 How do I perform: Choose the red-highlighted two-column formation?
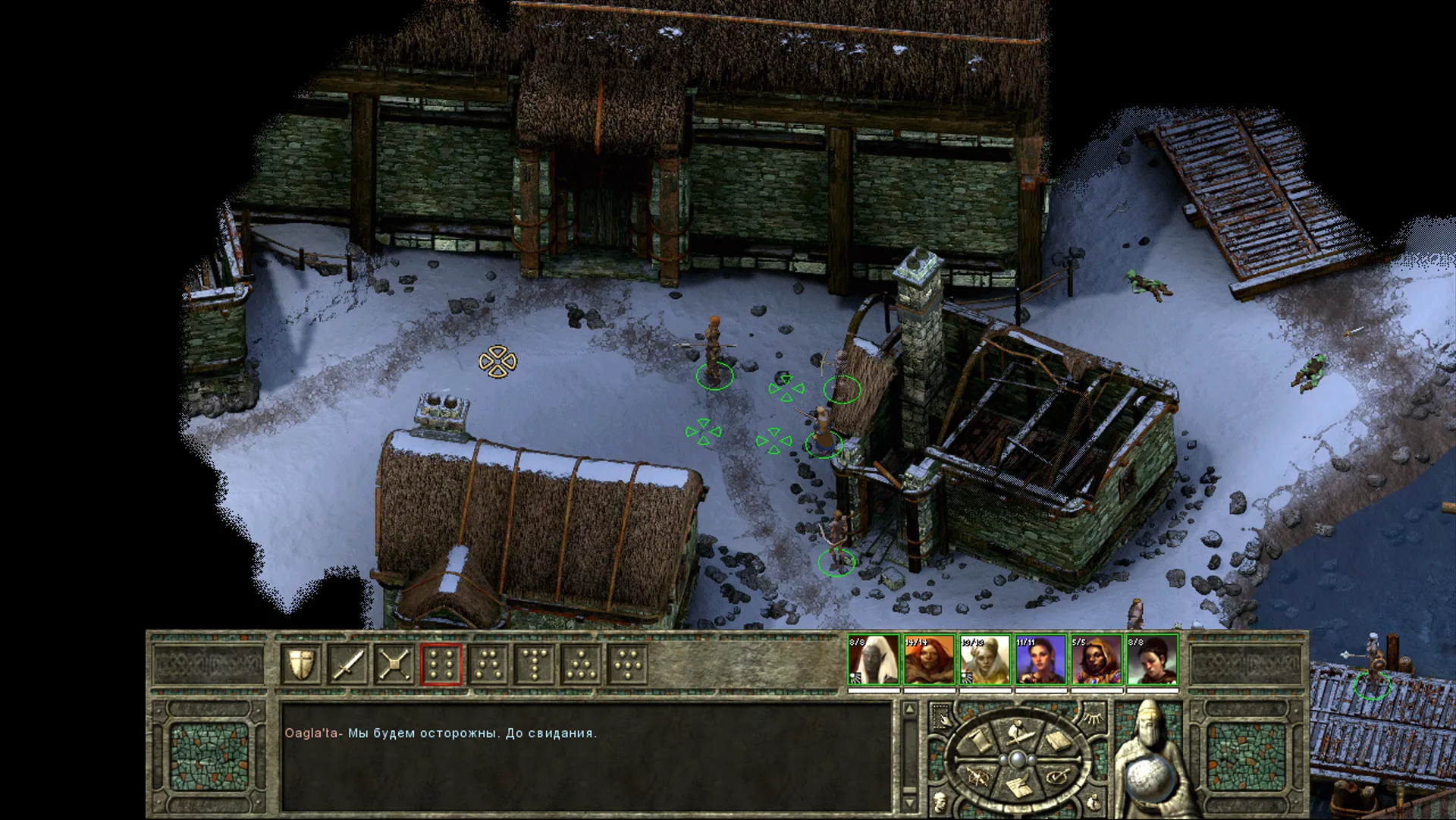441,664
